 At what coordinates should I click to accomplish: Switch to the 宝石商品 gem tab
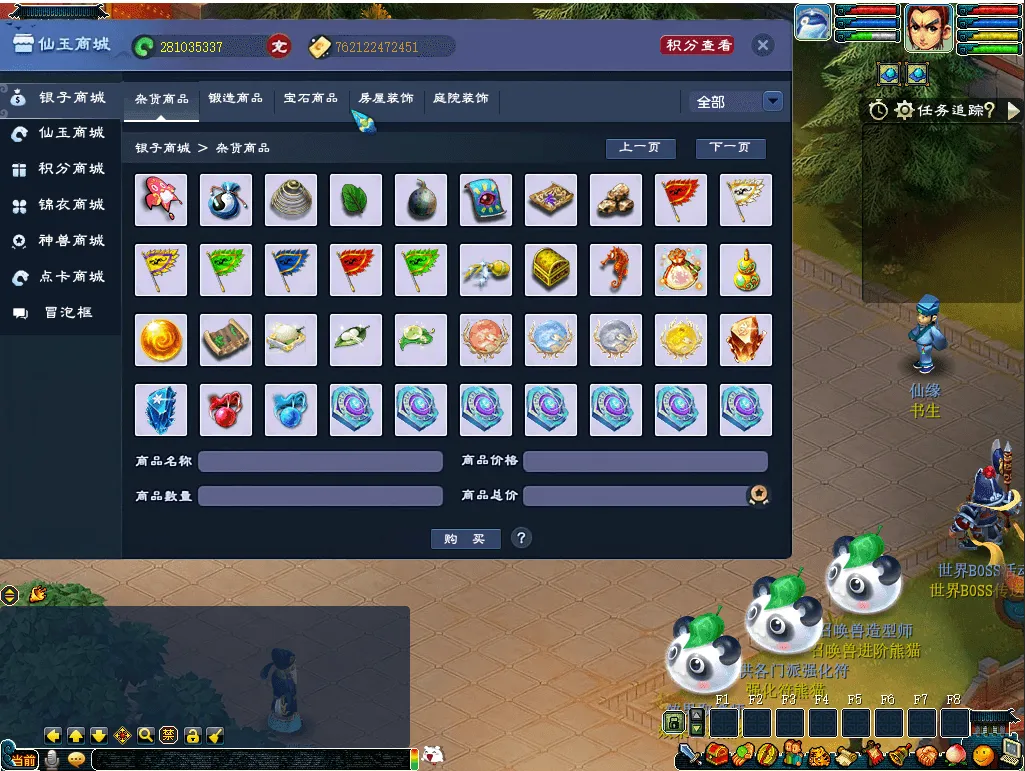310,99
